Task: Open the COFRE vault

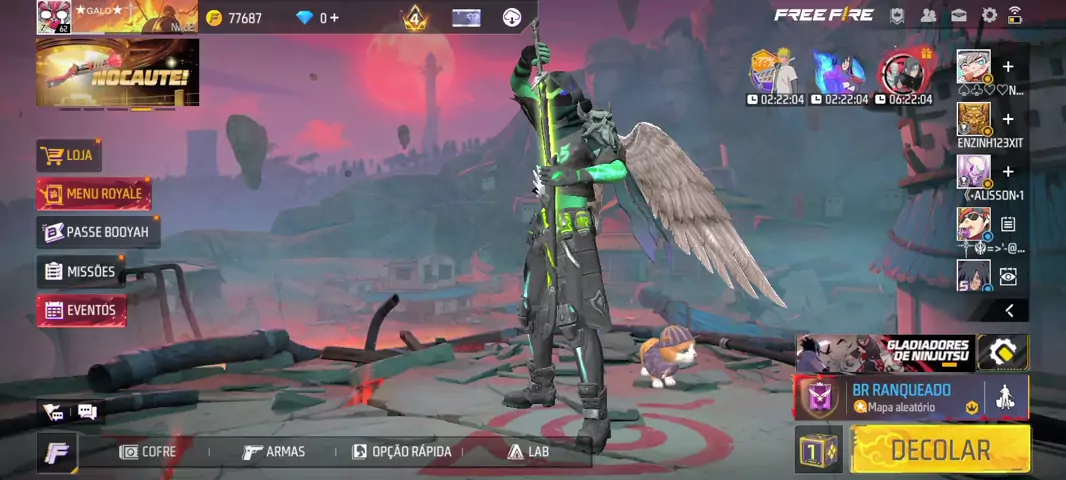Action: [x=148, y=452]
